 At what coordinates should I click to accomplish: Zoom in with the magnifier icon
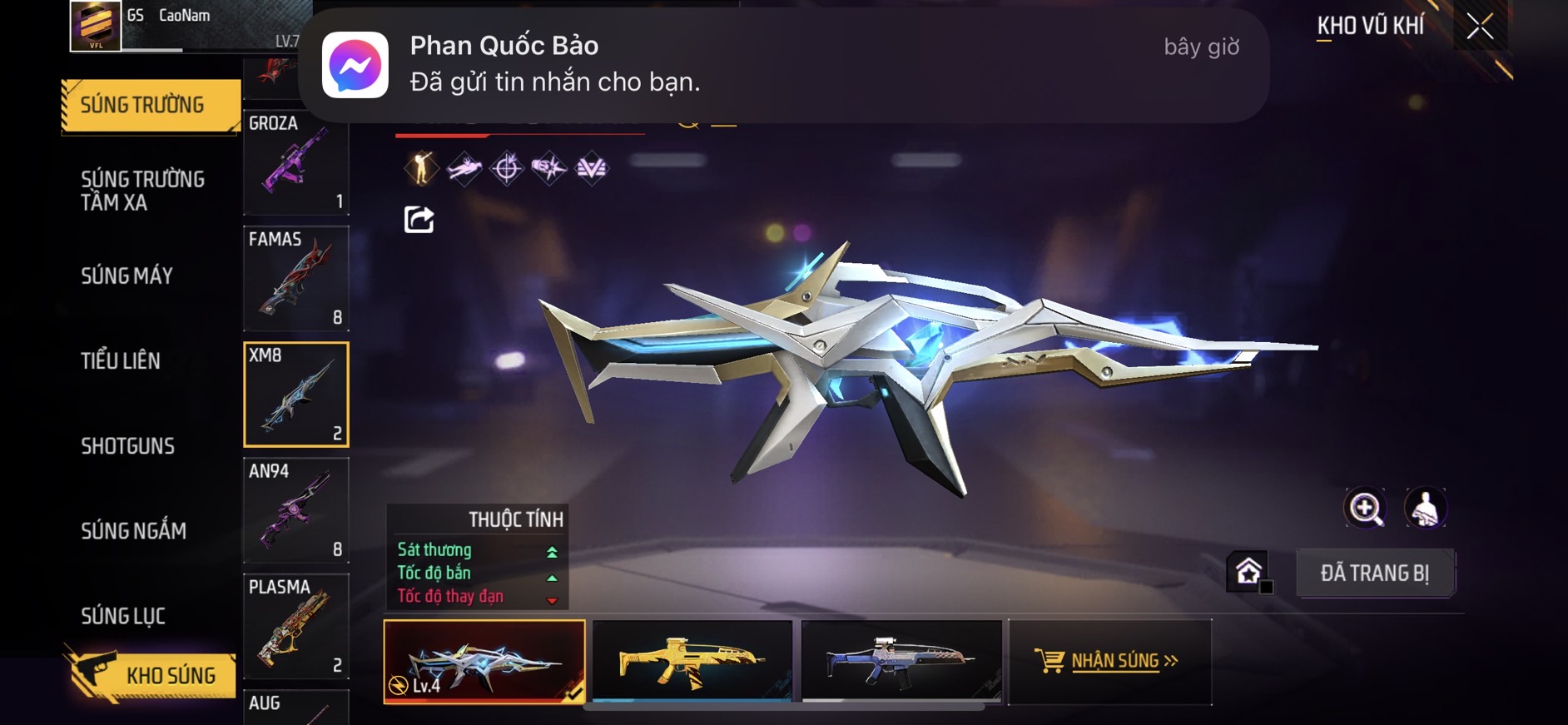coord(1365,508)
